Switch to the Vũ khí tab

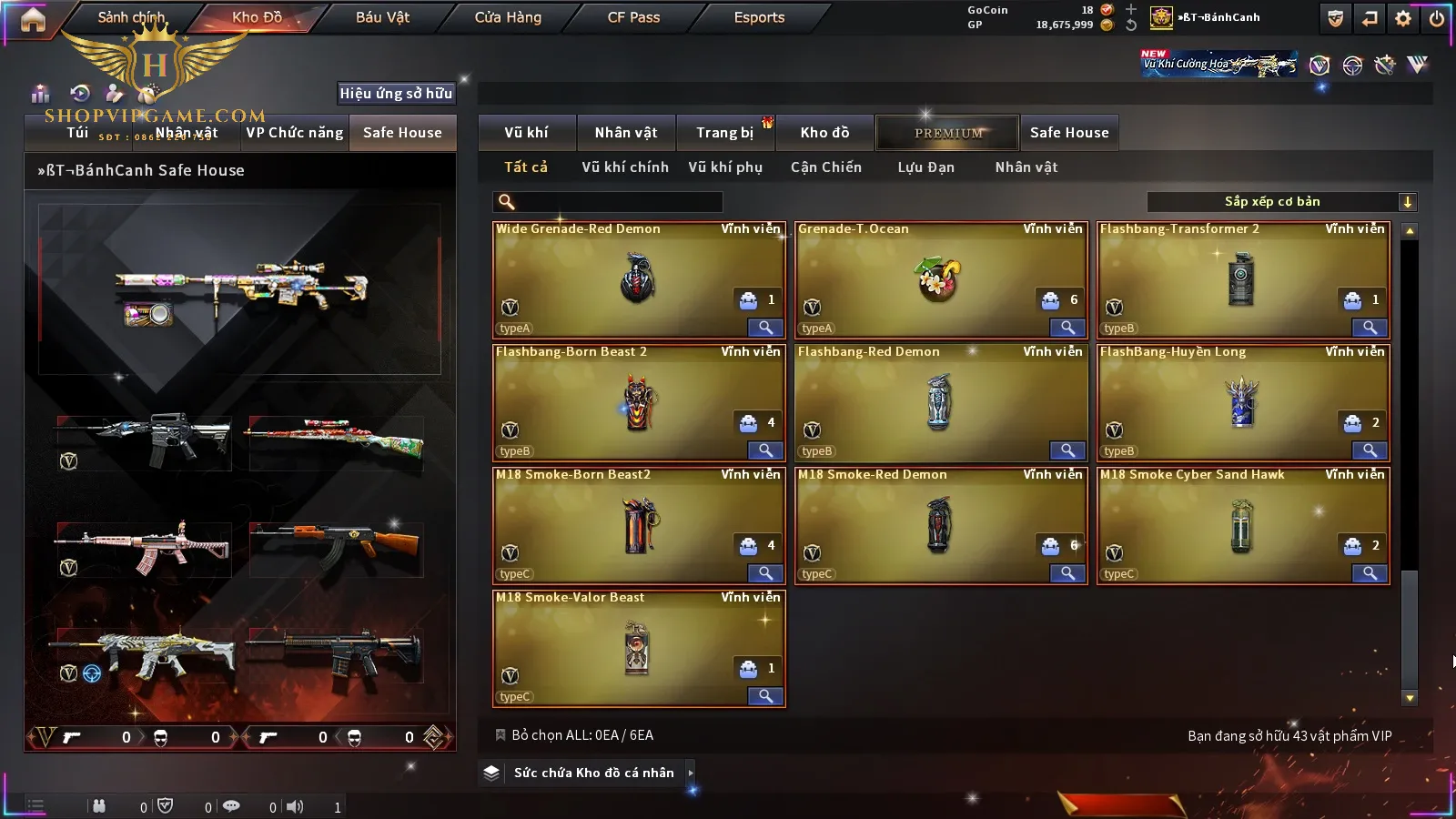pyautogui.click(x=526, y=133)
